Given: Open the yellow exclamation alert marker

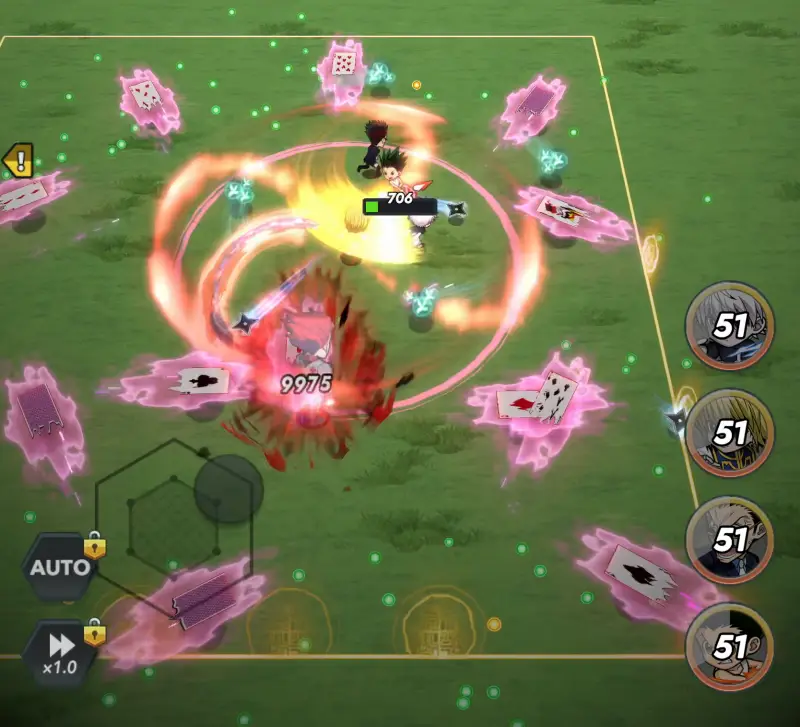Looking at the screenshot, I should 19,160.
